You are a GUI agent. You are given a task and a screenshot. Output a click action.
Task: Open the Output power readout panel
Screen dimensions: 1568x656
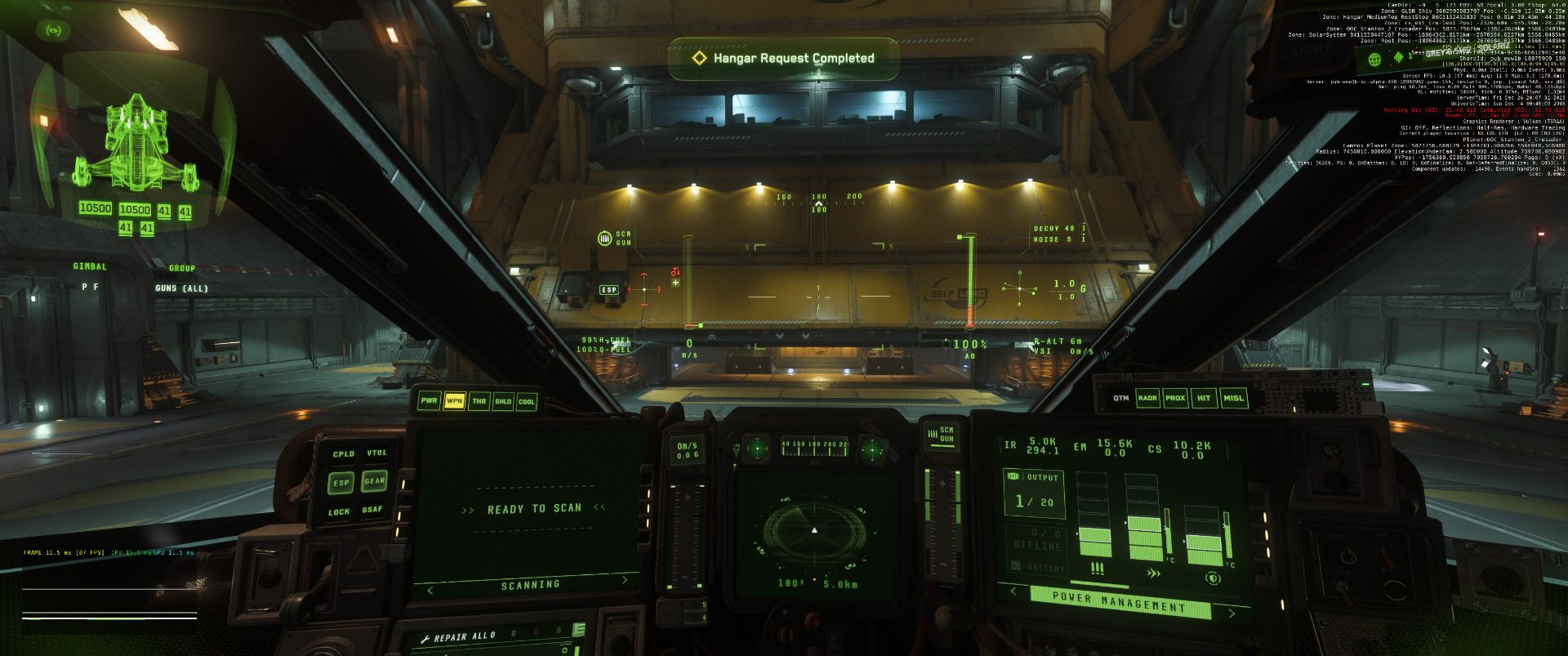(x=1034, y=493)
